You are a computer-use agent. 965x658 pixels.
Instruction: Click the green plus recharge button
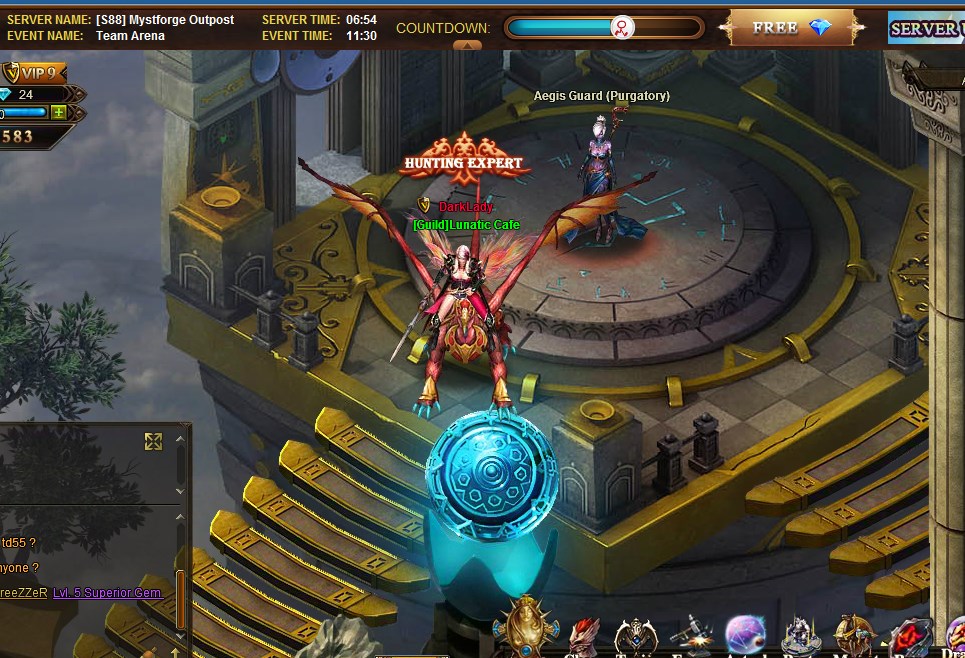point(58,113)
